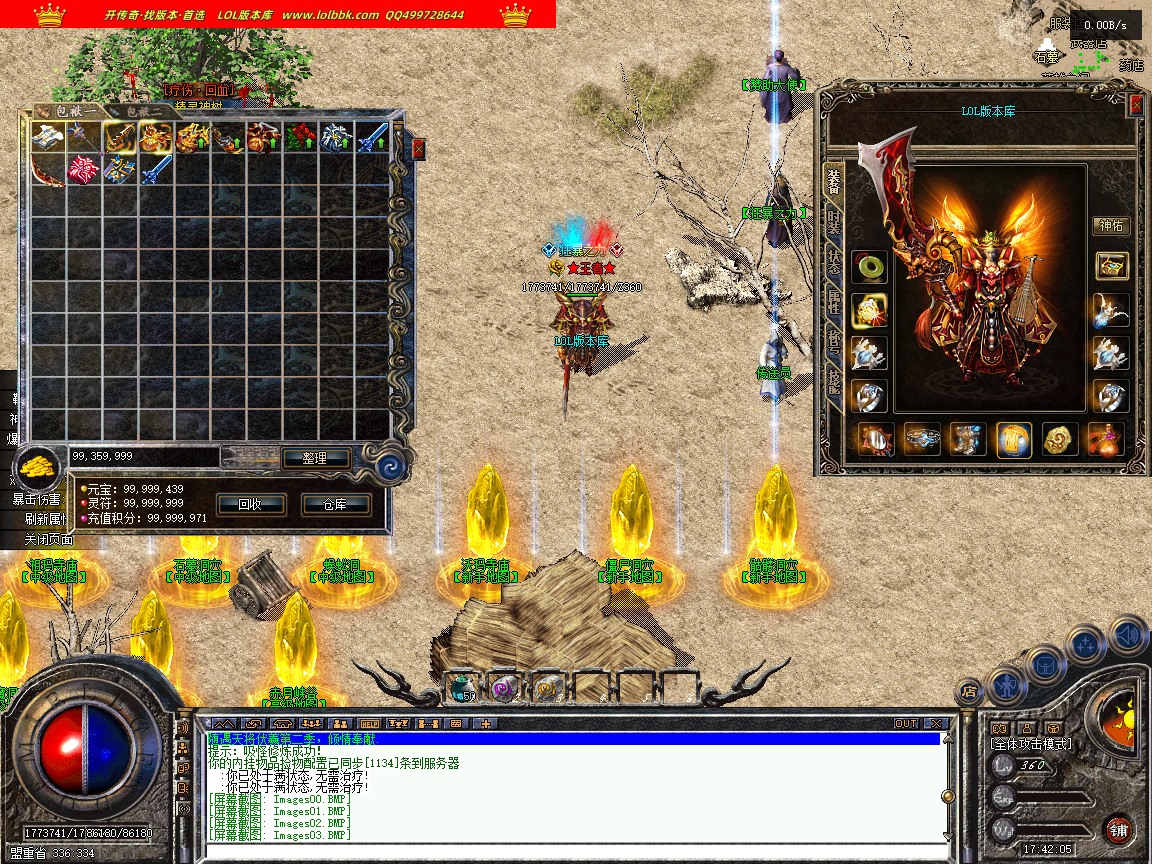Open the 店 shop round button
The image size is (1152, 864).
click(x=968, y=691)
